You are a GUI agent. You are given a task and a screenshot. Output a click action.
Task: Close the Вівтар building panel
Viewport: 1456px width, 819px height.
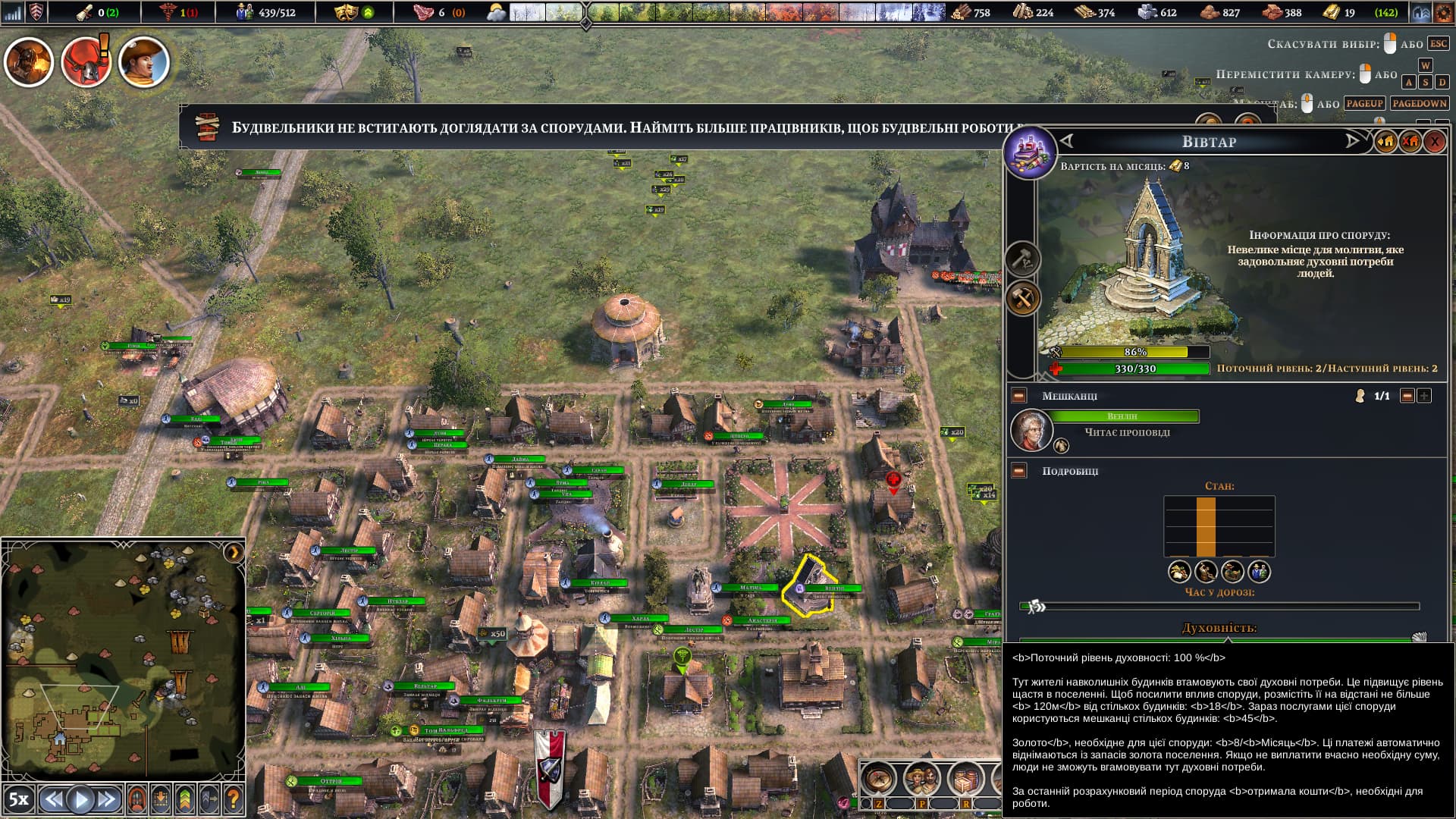click(x=1434, y=142)
